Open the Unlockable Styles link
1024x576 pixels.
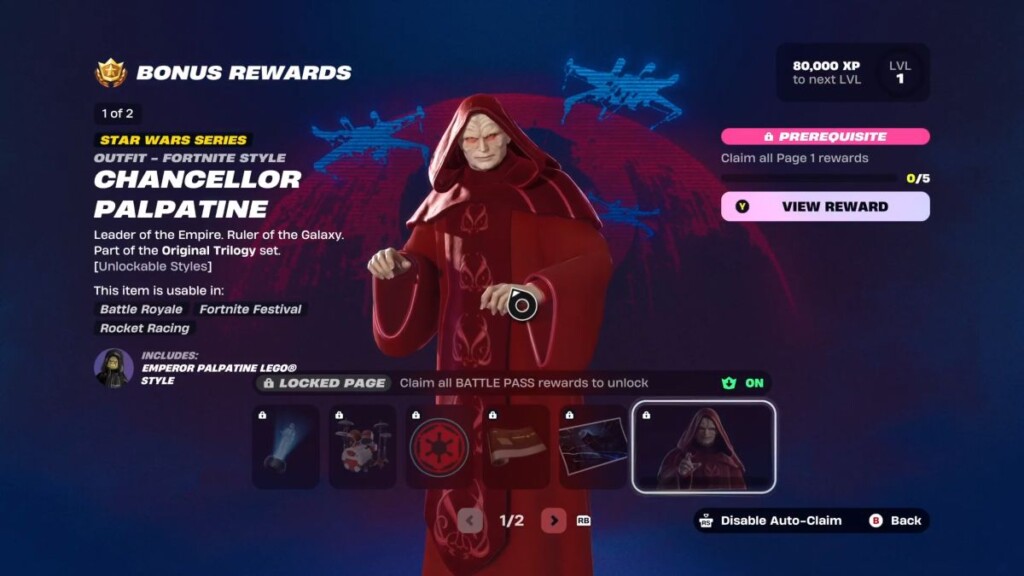coord(153,266)
